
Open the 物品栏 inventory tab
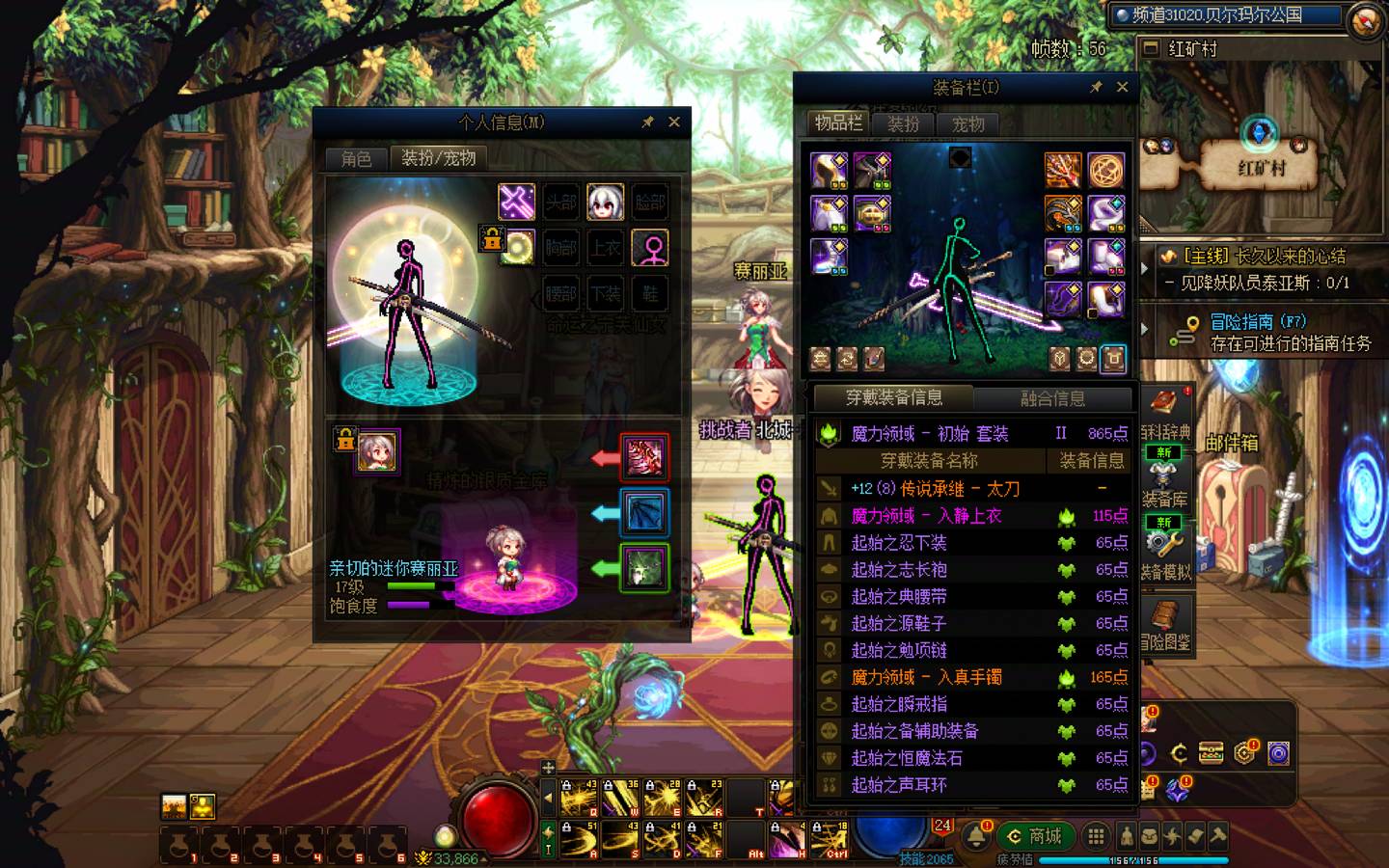pyautogui.click(x=837, y=123)
